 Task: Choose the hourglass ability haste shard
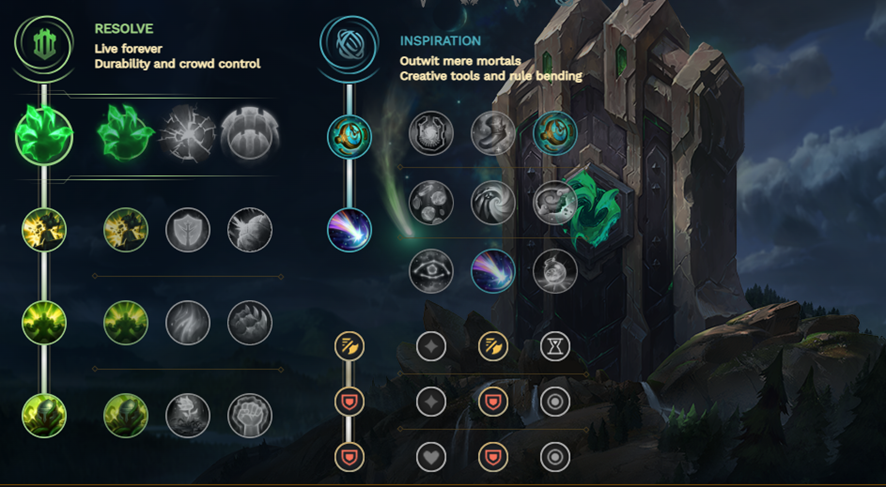pos(554,347)
